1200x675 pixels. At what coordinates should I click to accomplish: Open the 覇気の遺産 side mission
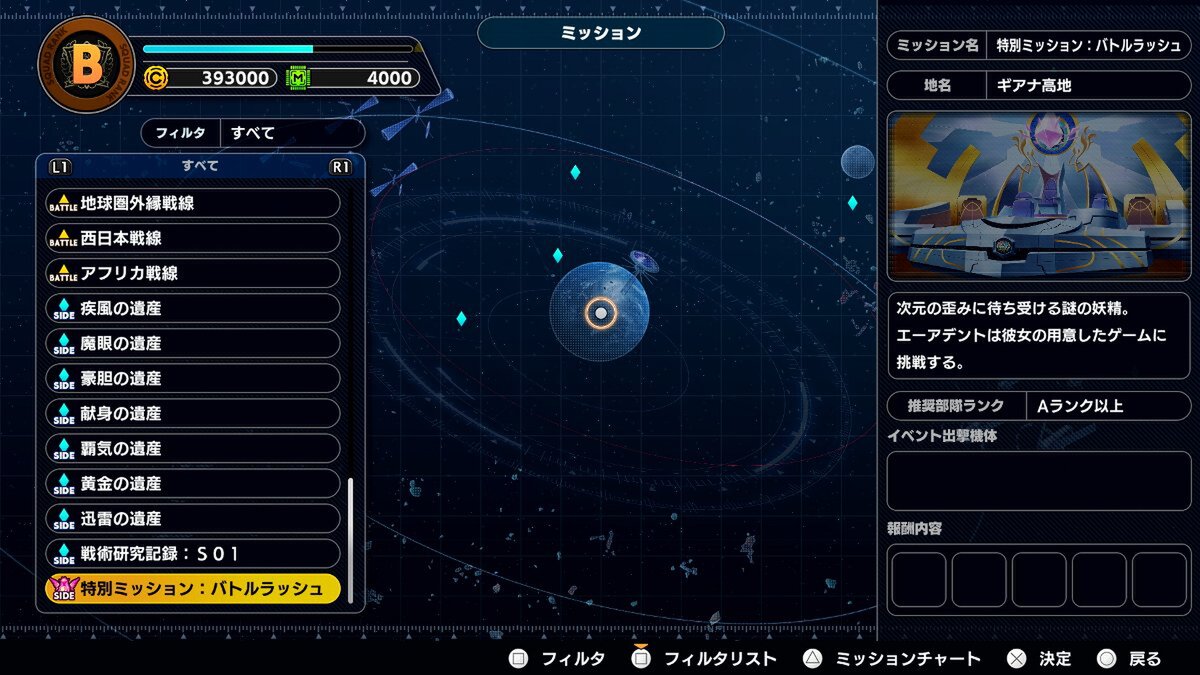pos(193,448)
